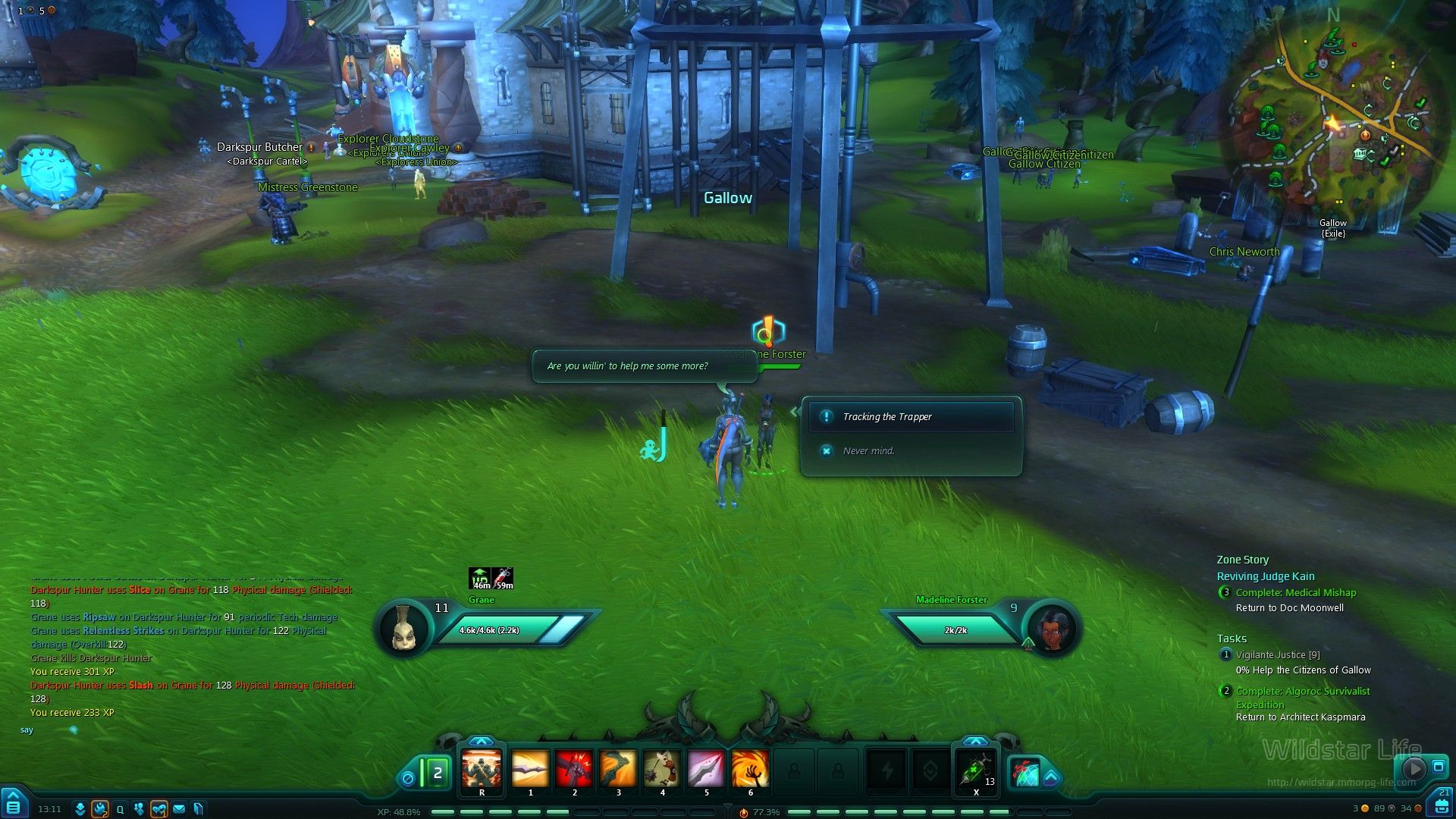Select the "Algoroc Survivalist Expedition" tracker entry
Viewport: 1456px width, 819px height.
(1303, 698)
